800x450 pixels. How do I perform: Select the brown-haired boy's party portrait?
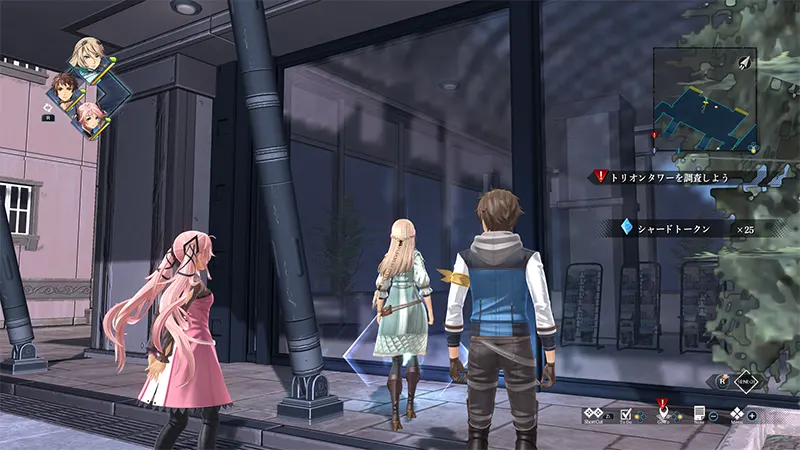click(65, 89)
